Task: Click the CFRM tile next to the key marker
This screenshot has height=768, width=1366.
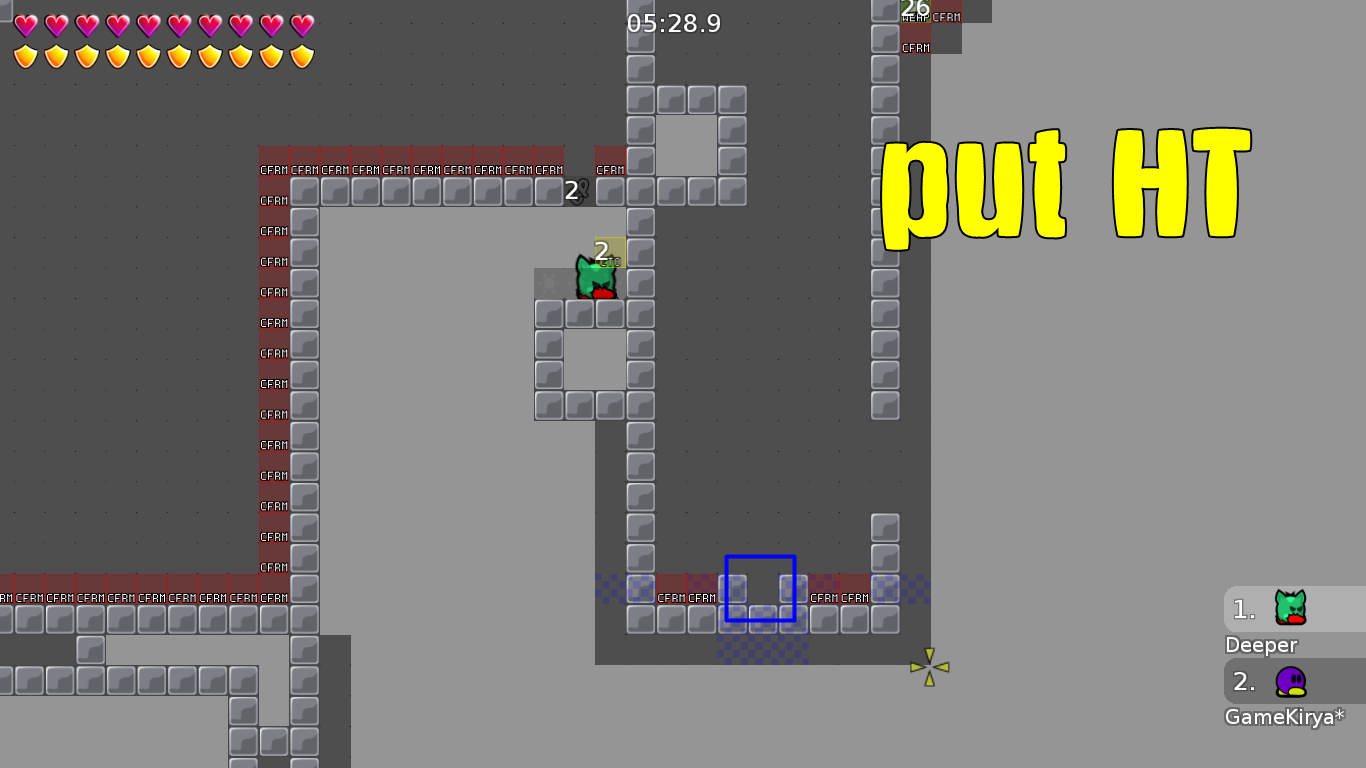Action: [x=610, y=170]
